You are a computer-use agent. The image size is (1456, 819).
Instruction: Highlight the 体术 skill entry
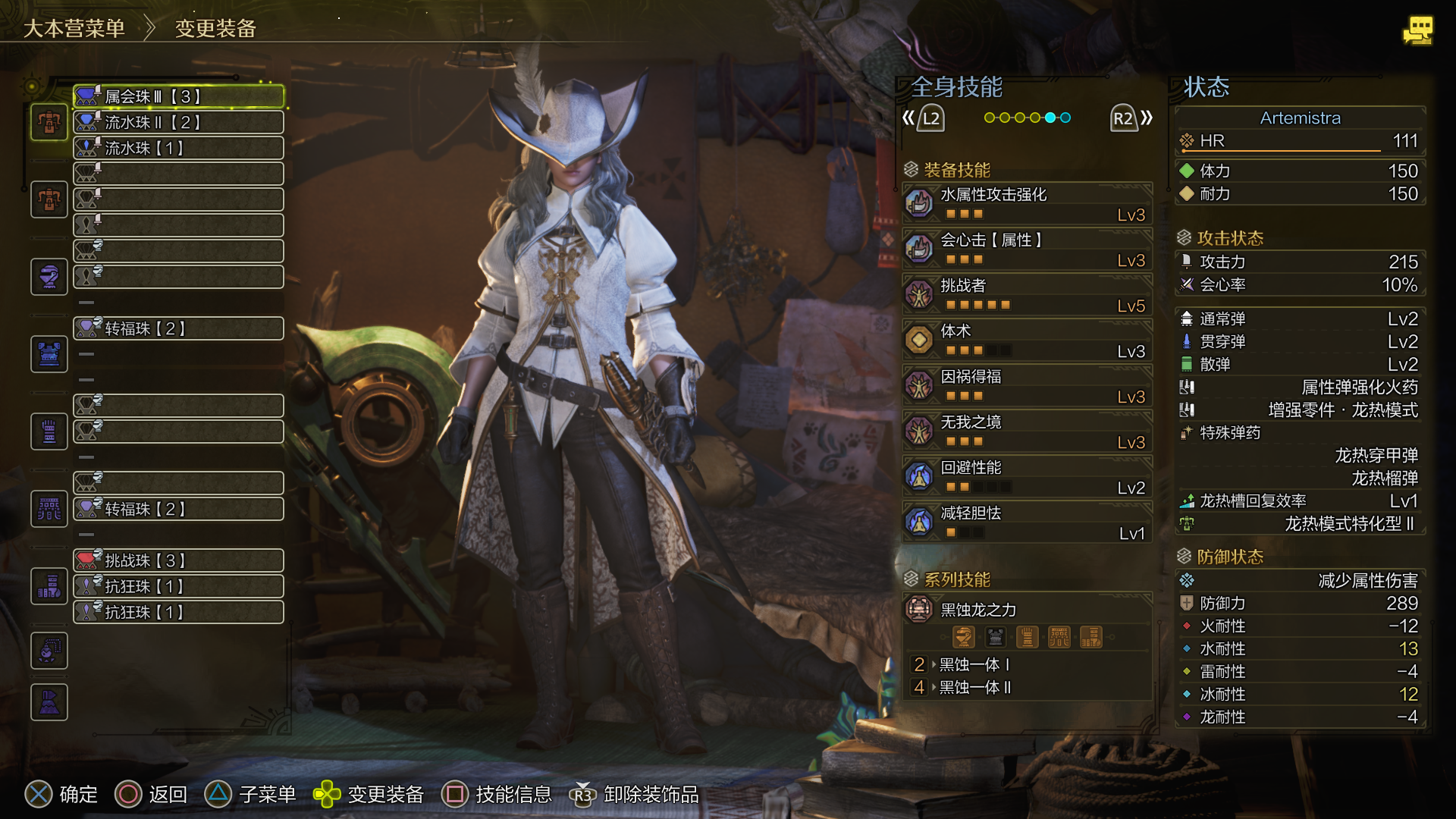[1028, 340]
